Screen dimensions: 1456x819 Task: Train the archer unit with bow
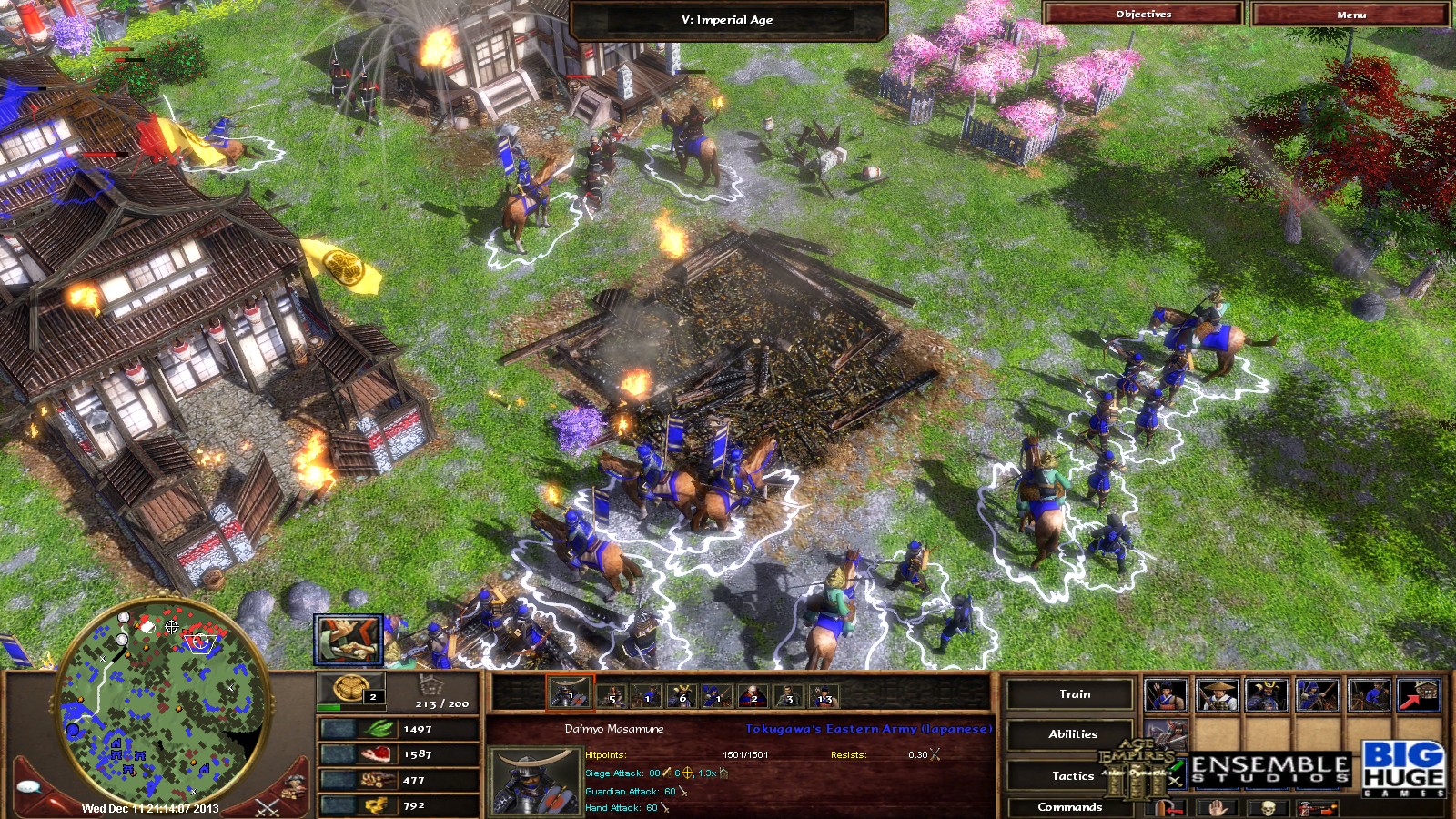1165,695
